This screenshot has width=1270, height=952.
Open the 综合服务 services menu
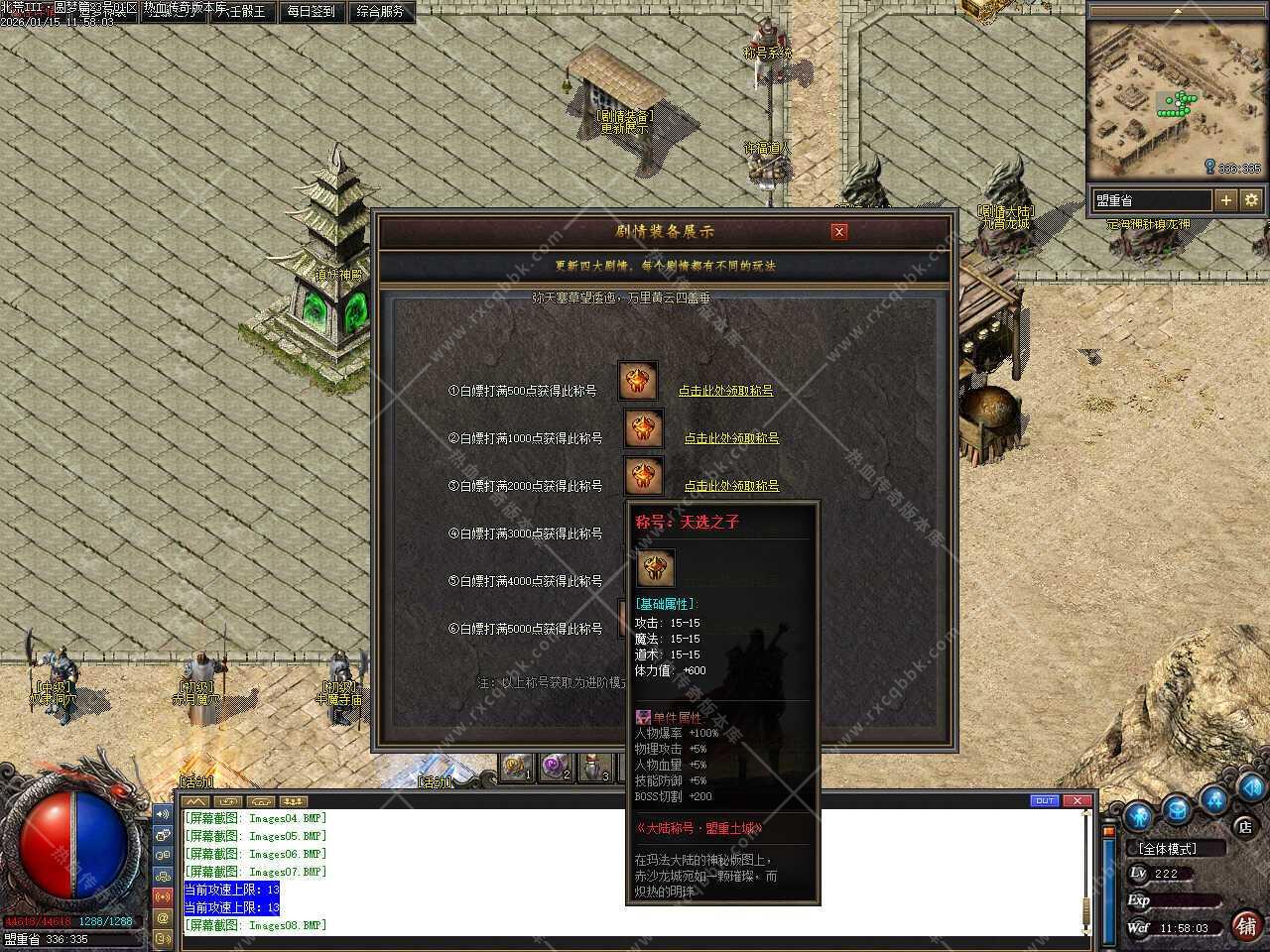[380, 12]
